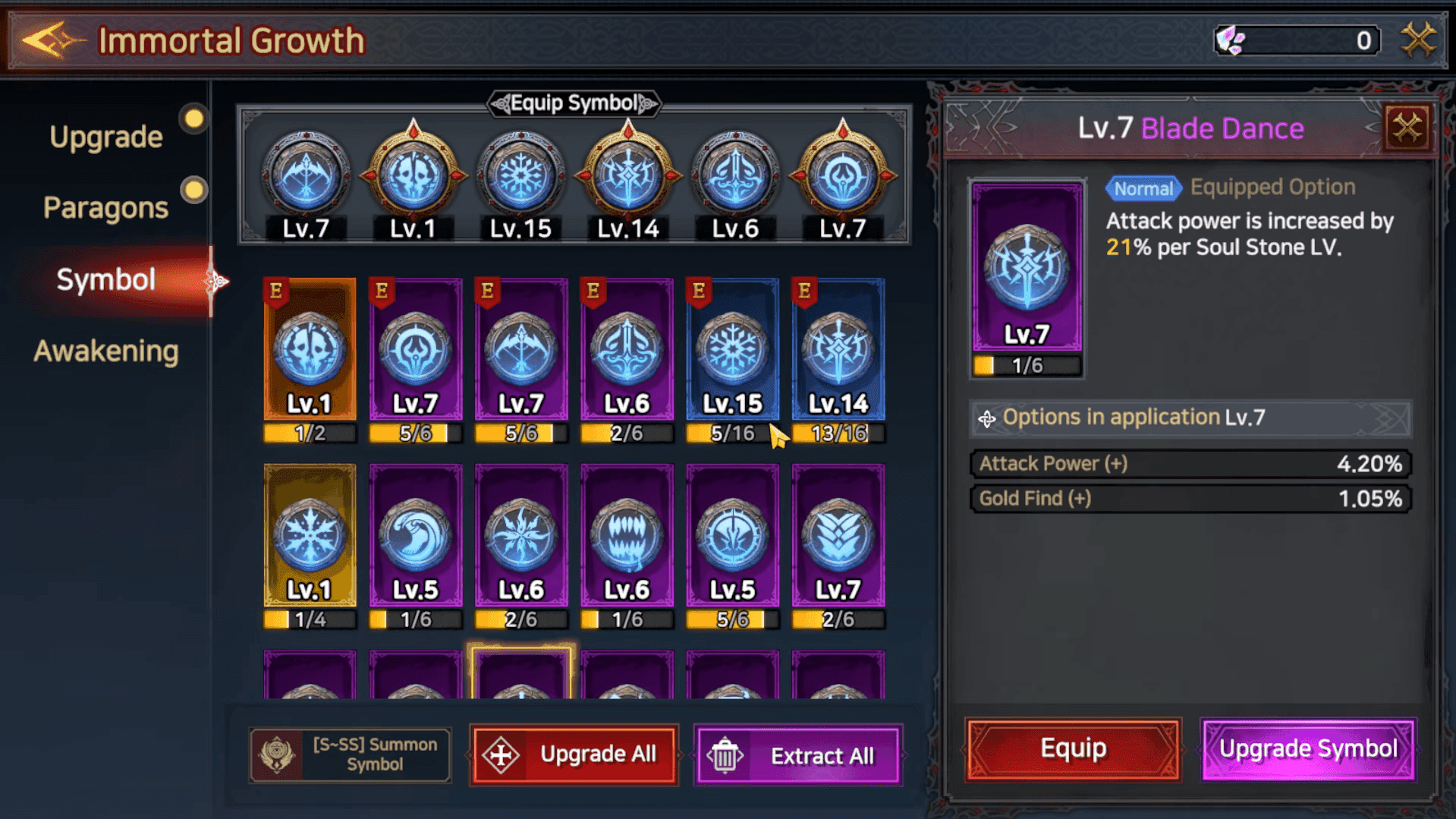Click the 1/6 progress bar under Blade Dance

(1026, 366)
